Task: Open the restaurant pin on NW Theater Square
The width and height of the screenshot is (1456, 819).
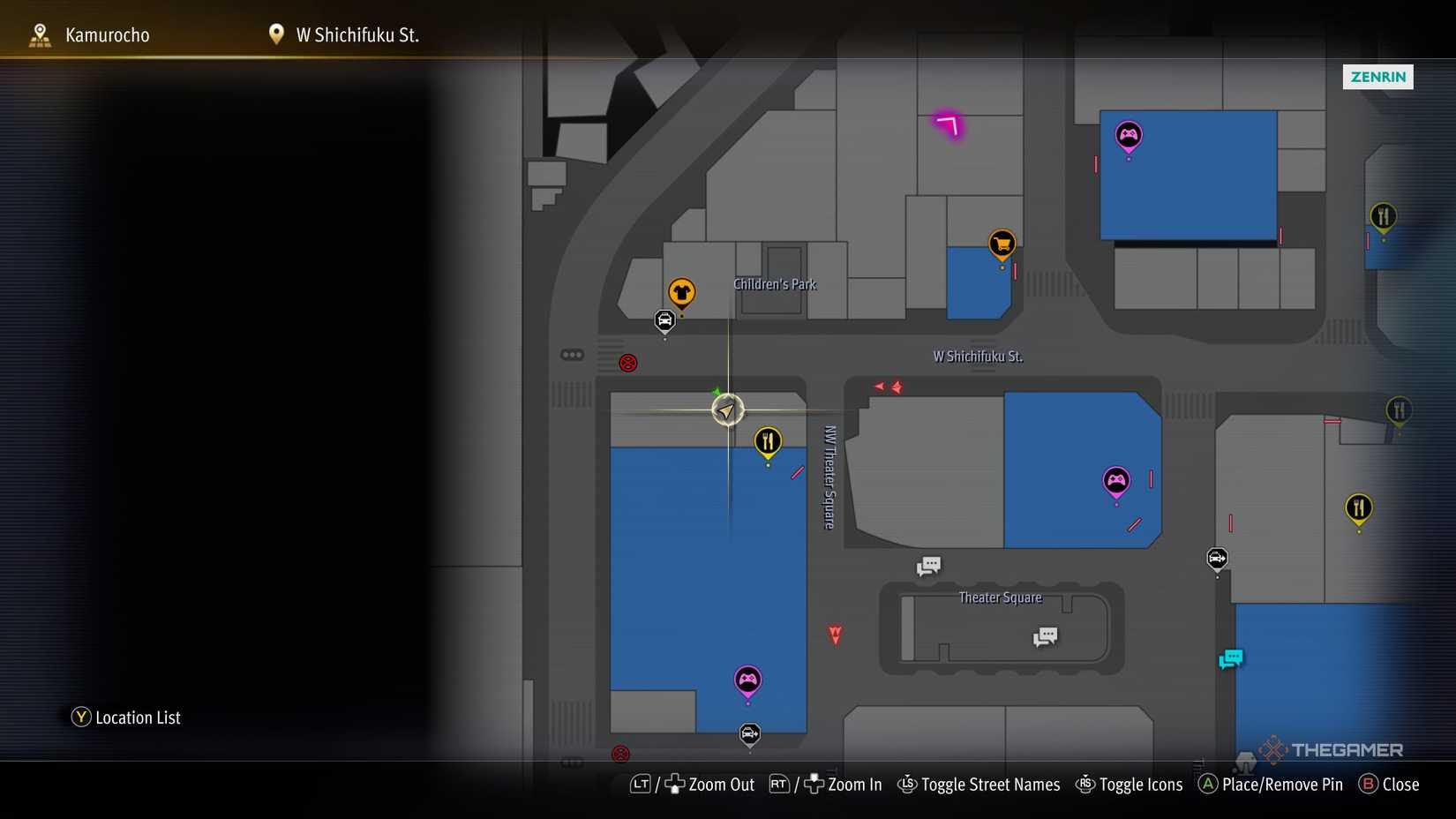Action: 768,440
